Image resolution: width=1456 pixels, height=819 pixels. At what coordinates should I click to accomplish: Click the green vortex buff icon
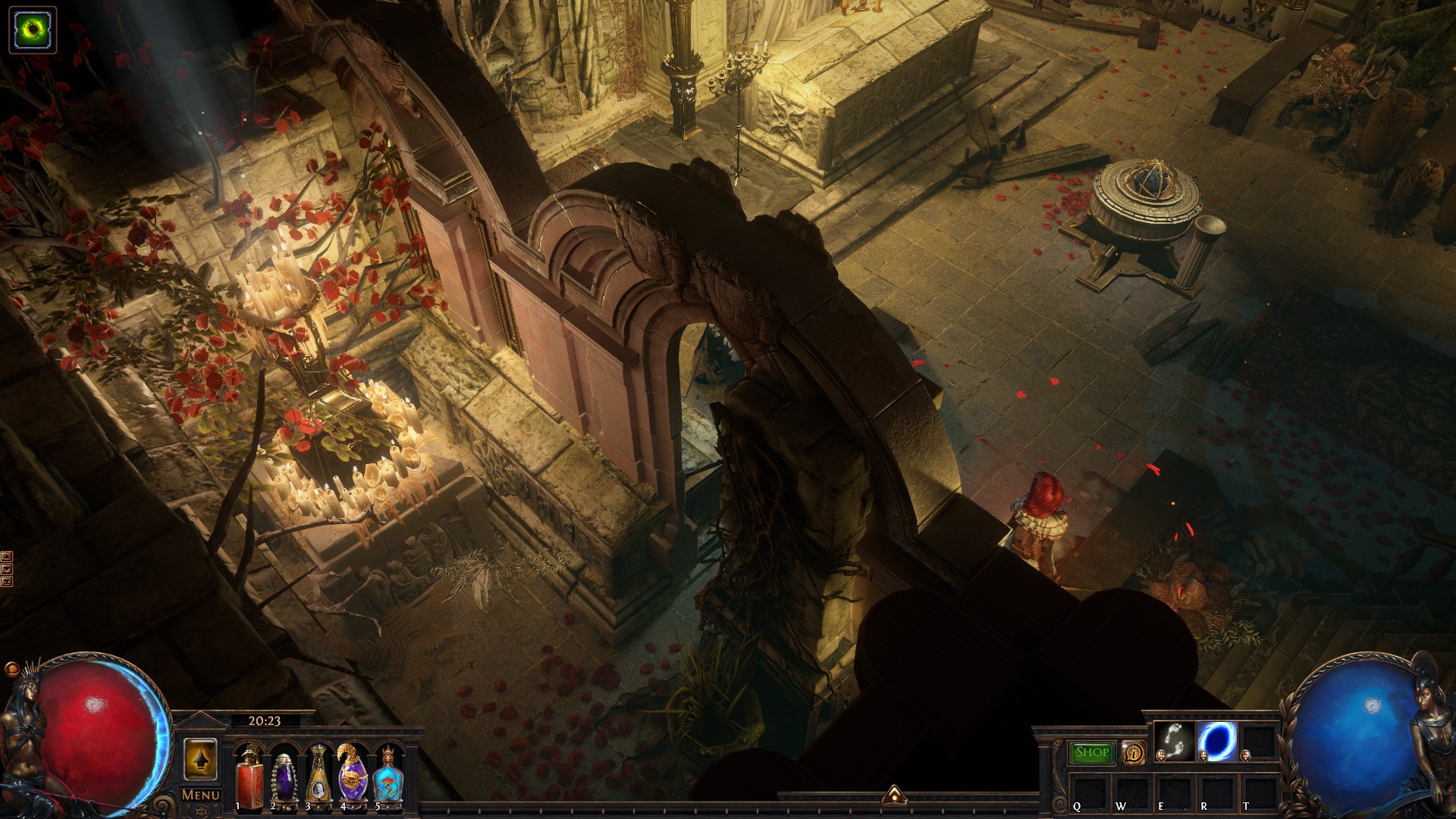tap(33, 30)
